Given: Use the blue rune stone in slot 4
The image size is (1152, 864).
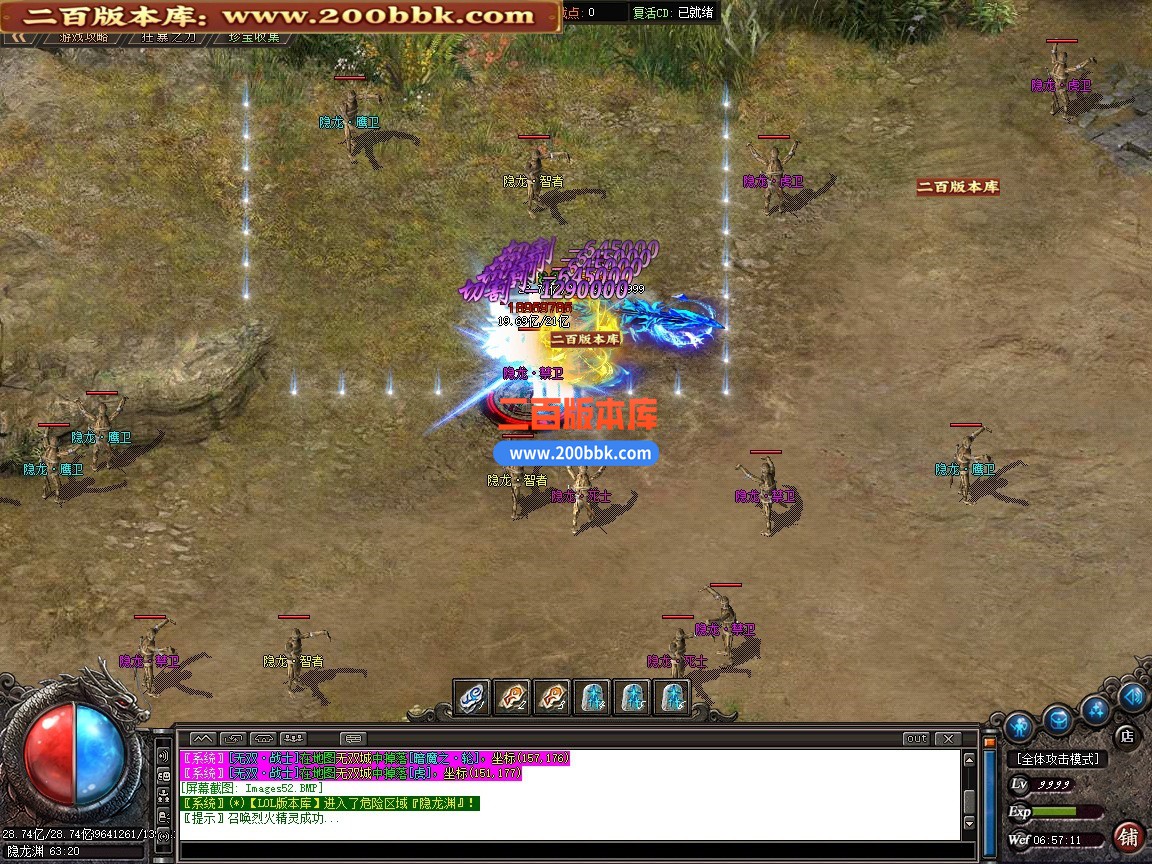Looking at the screenshot, I should 591,697.
